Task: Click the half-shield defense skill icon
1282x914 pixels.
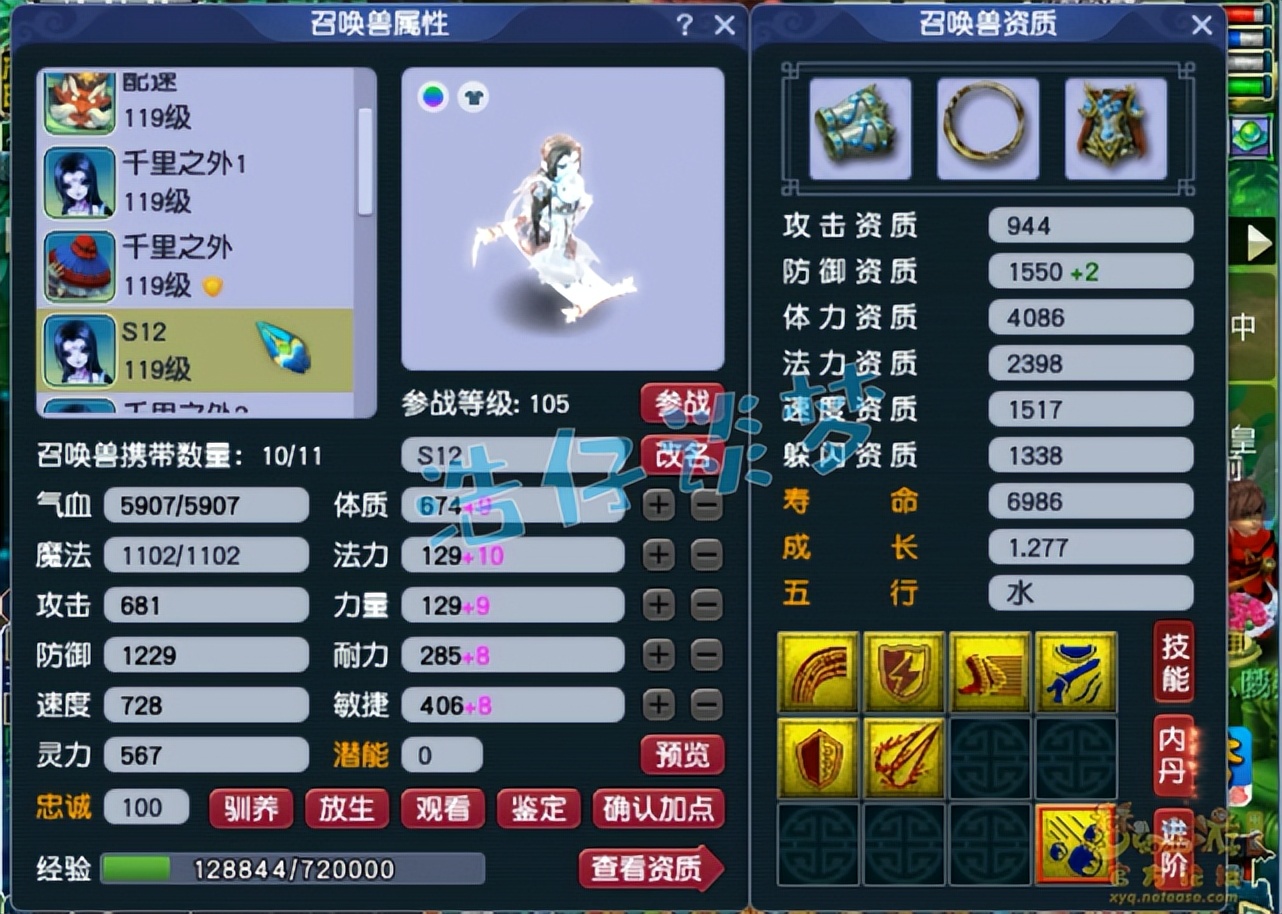Action: pos(818,757)
